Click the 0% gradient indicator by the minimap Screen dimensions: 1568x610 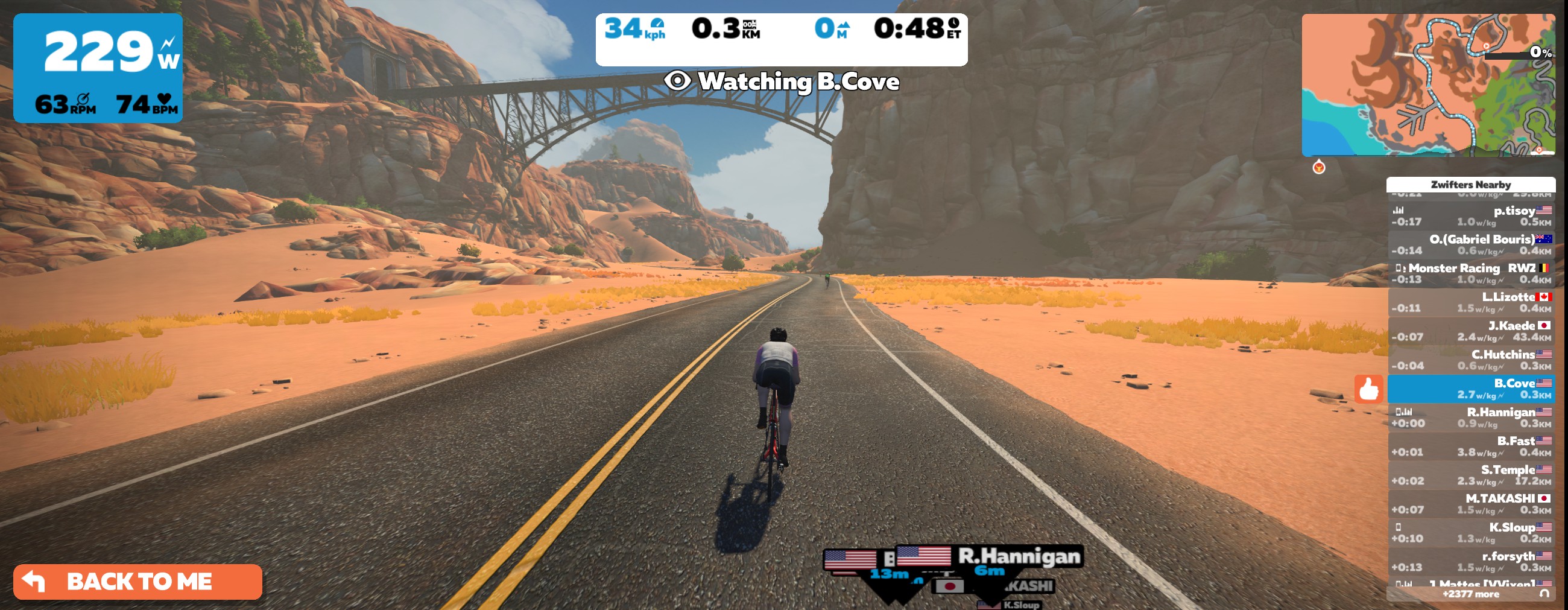point(1539,52)
